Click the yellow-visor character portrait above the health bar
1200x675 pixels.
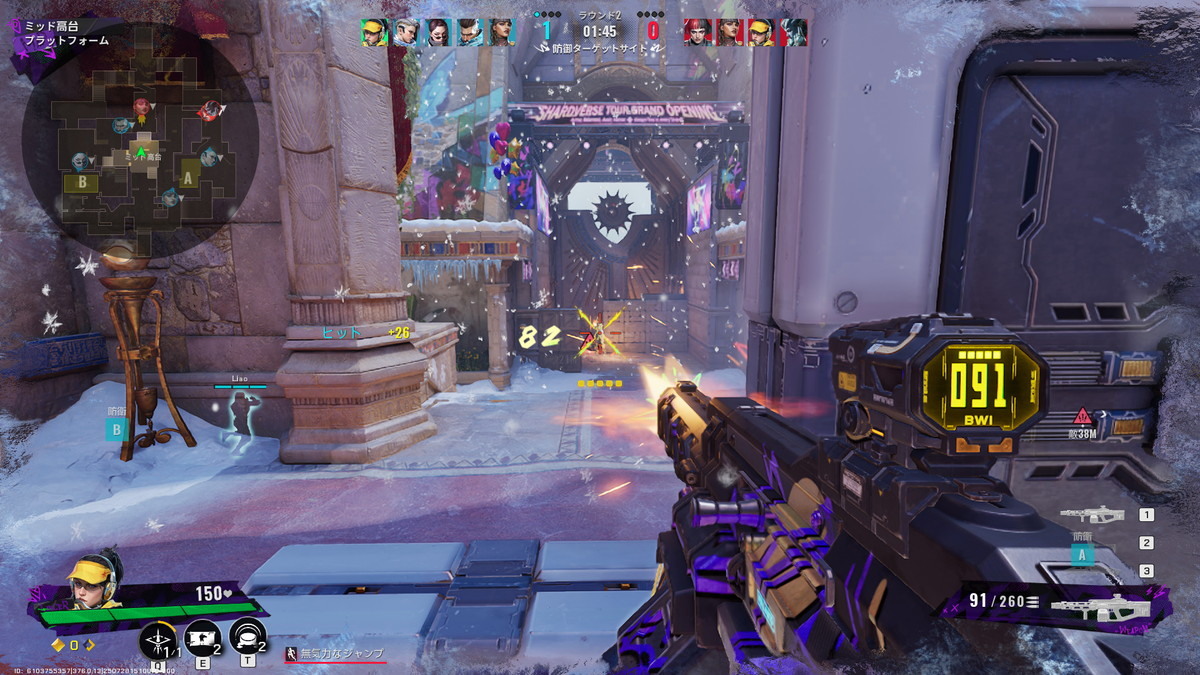pyautogui.click(x=92, y=578)
